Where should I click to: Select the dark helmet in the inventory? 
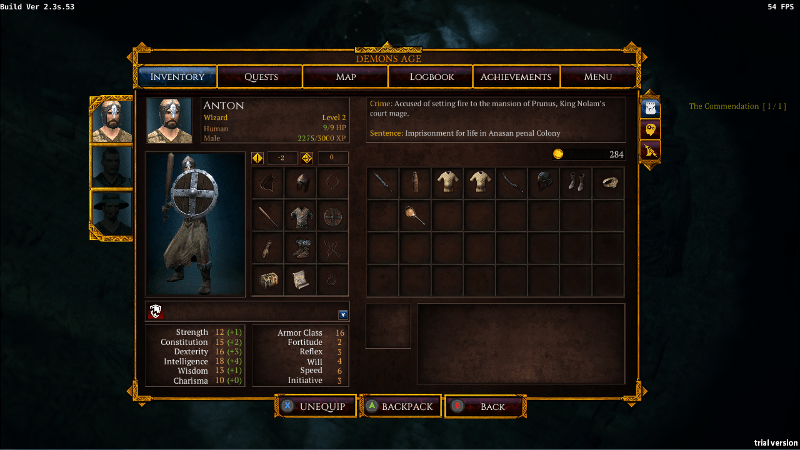(x=544, y=183)
